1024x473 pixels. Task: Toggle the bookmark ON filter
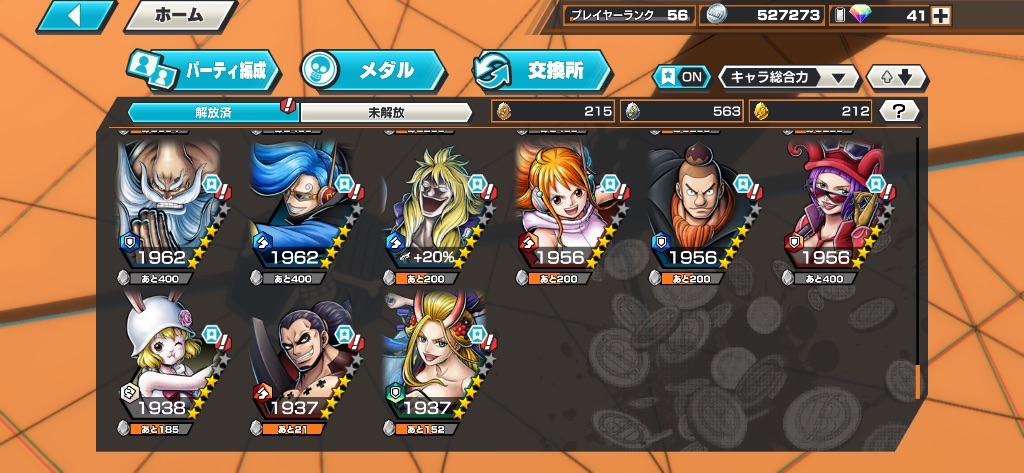678,77
